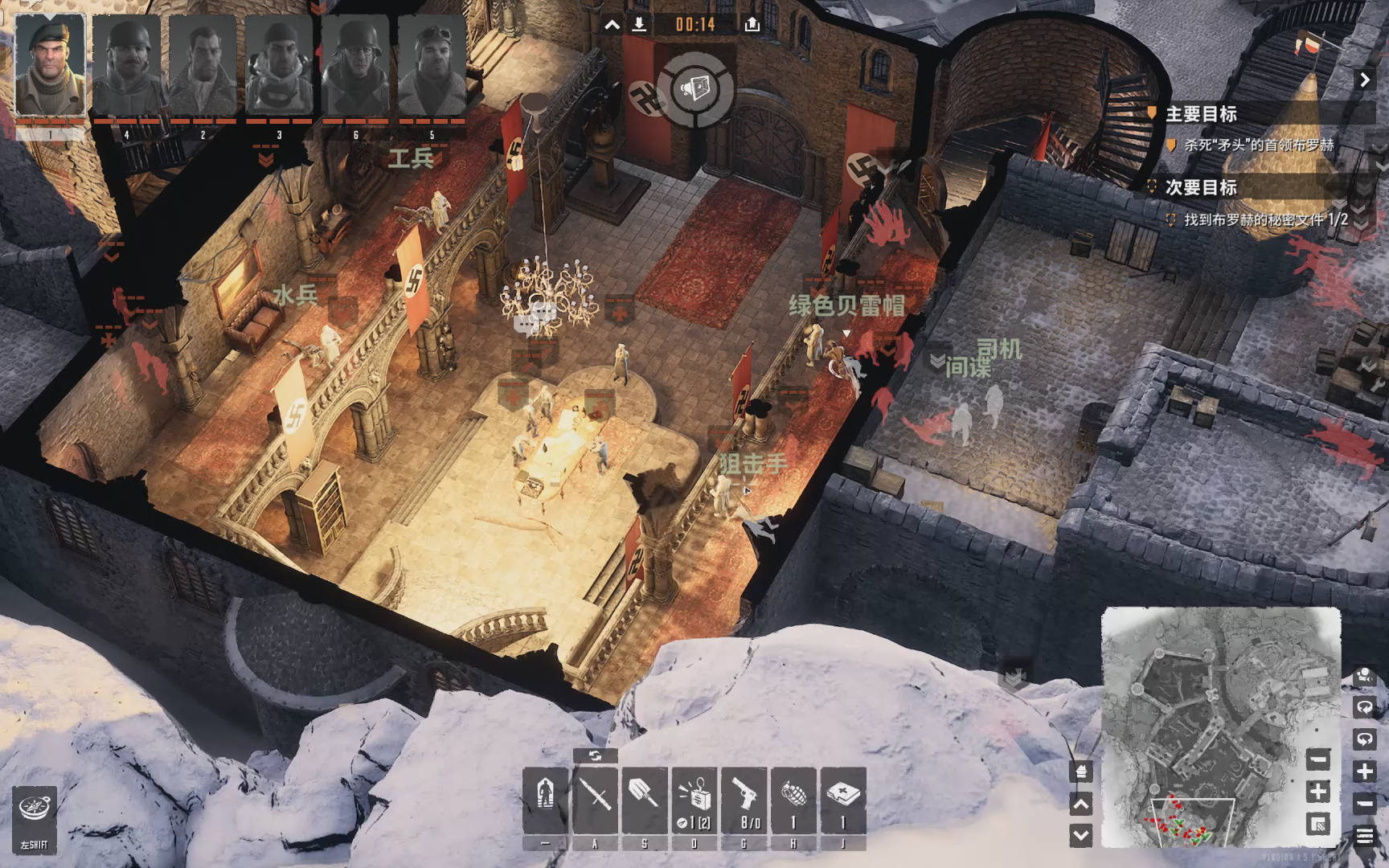This screenshot has height=868, width=1389.
Task: Collapse the objectives panel with the arrow
Action: 1365,80
